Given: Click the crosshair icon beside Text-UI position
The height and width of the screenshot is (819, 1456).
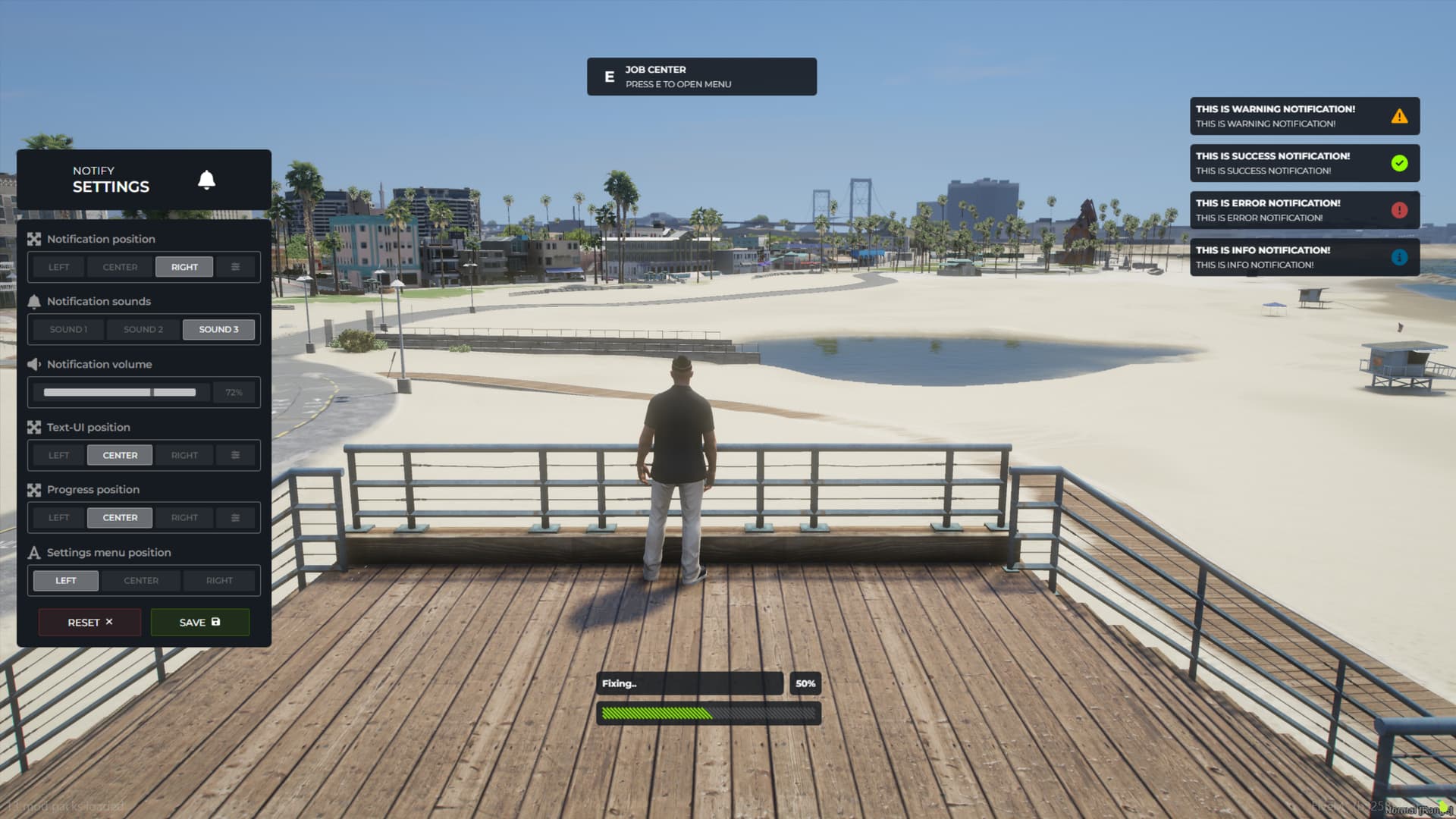Looking at the screenshot, I should (x=33, y=427).
